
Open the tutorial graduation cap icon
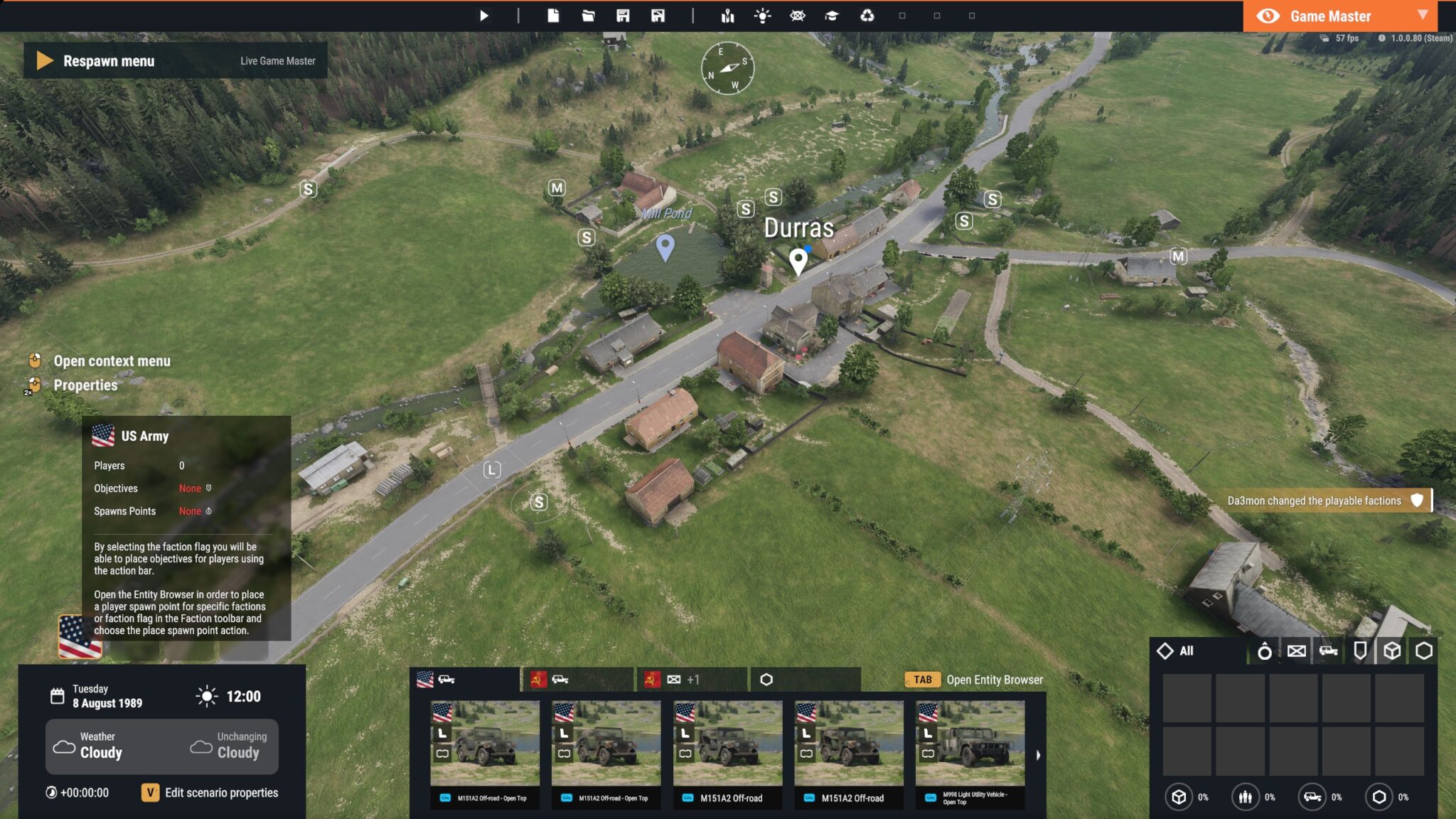(x=833, y=15)
